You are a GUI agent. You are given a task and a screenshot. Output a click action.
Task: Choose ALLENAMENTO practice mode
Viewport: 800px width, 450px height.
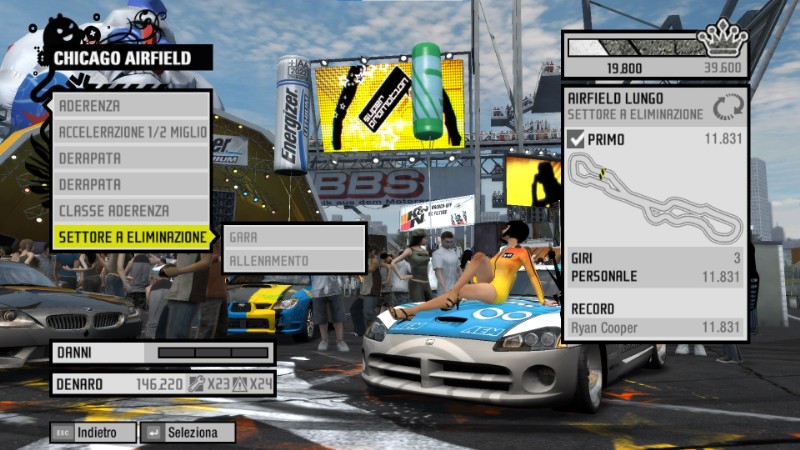point(293,260)
